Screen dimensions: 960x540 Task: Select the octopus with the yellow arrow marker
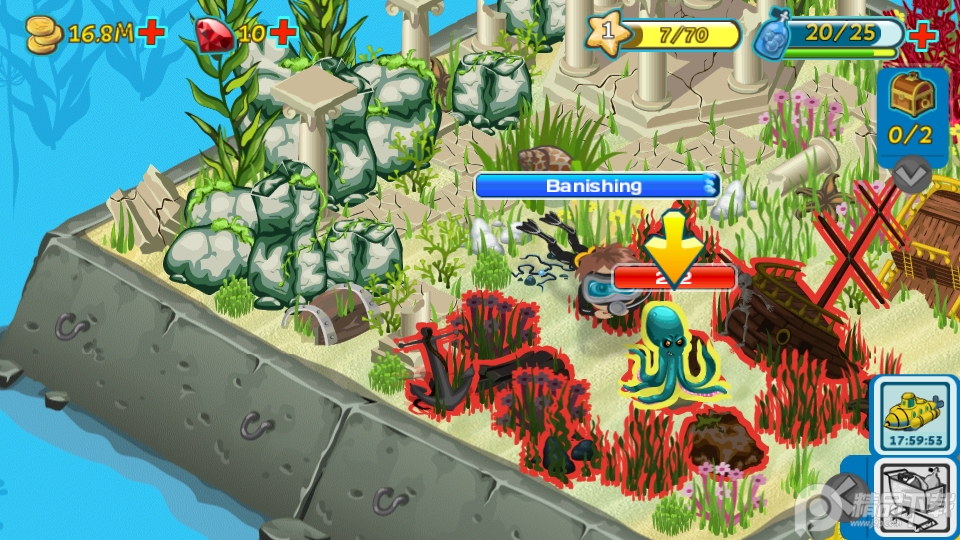662,354
